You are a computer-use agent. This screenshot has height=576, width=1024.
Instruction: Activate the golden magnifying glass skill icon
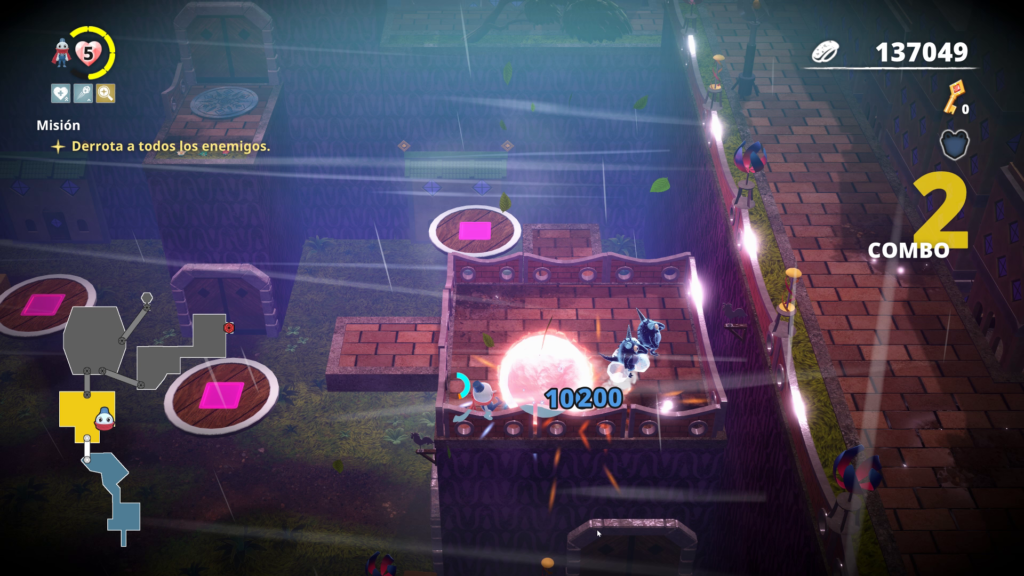(x=105, y=93)
